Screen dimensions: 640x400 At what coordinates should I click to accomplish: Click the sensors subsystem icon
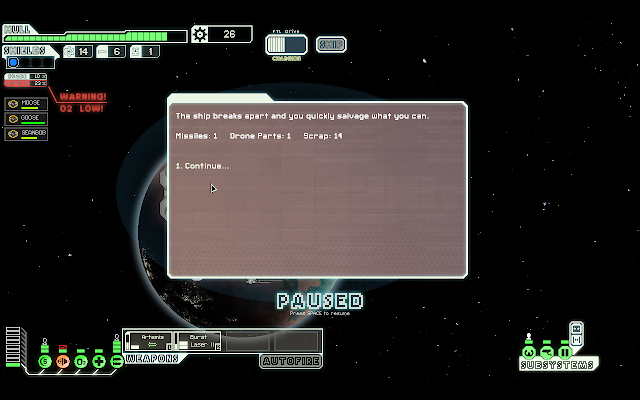[x=547, y=352]
